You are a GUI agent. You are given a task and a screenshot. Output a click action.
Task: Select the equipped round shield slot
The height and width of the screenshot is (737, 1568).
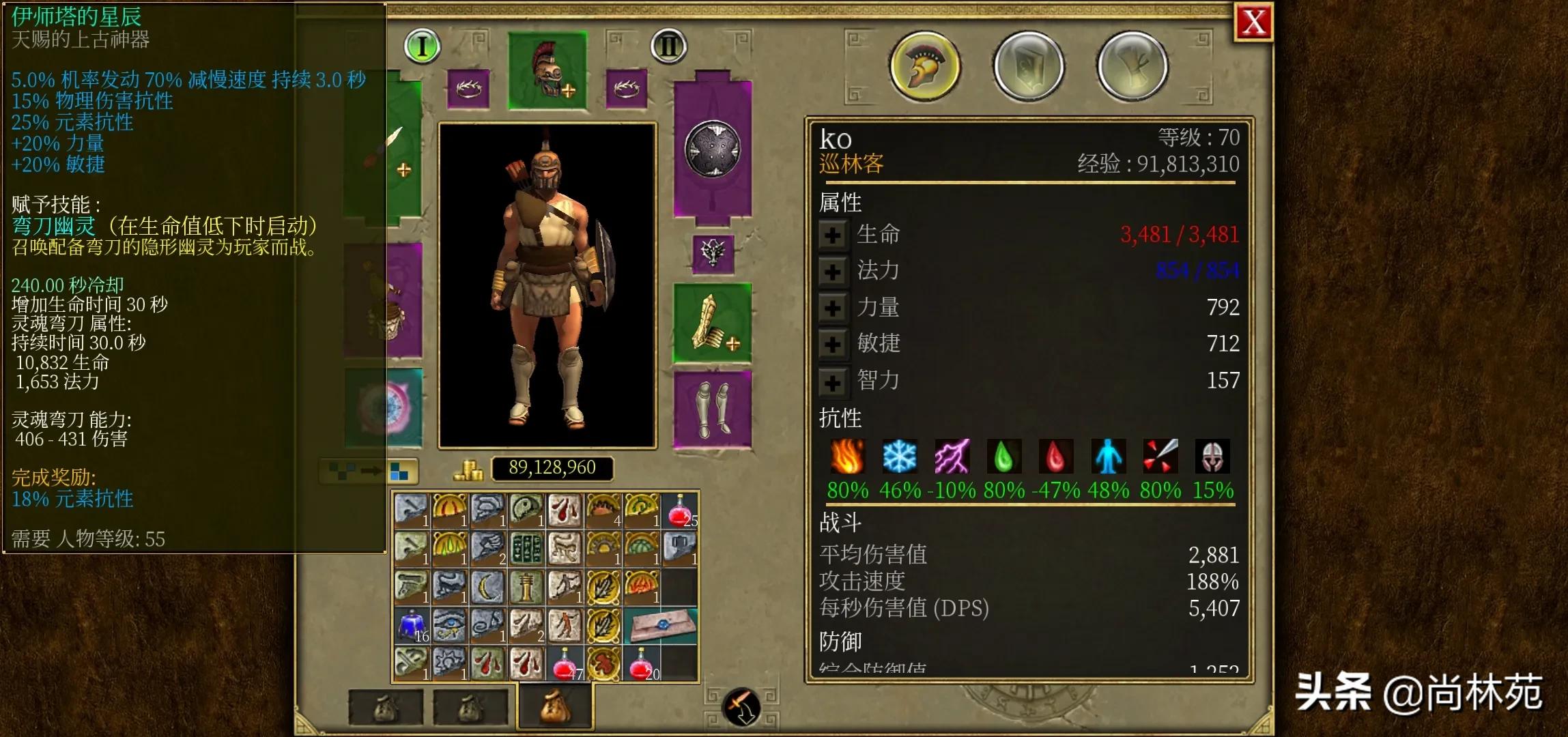[712, 149]
